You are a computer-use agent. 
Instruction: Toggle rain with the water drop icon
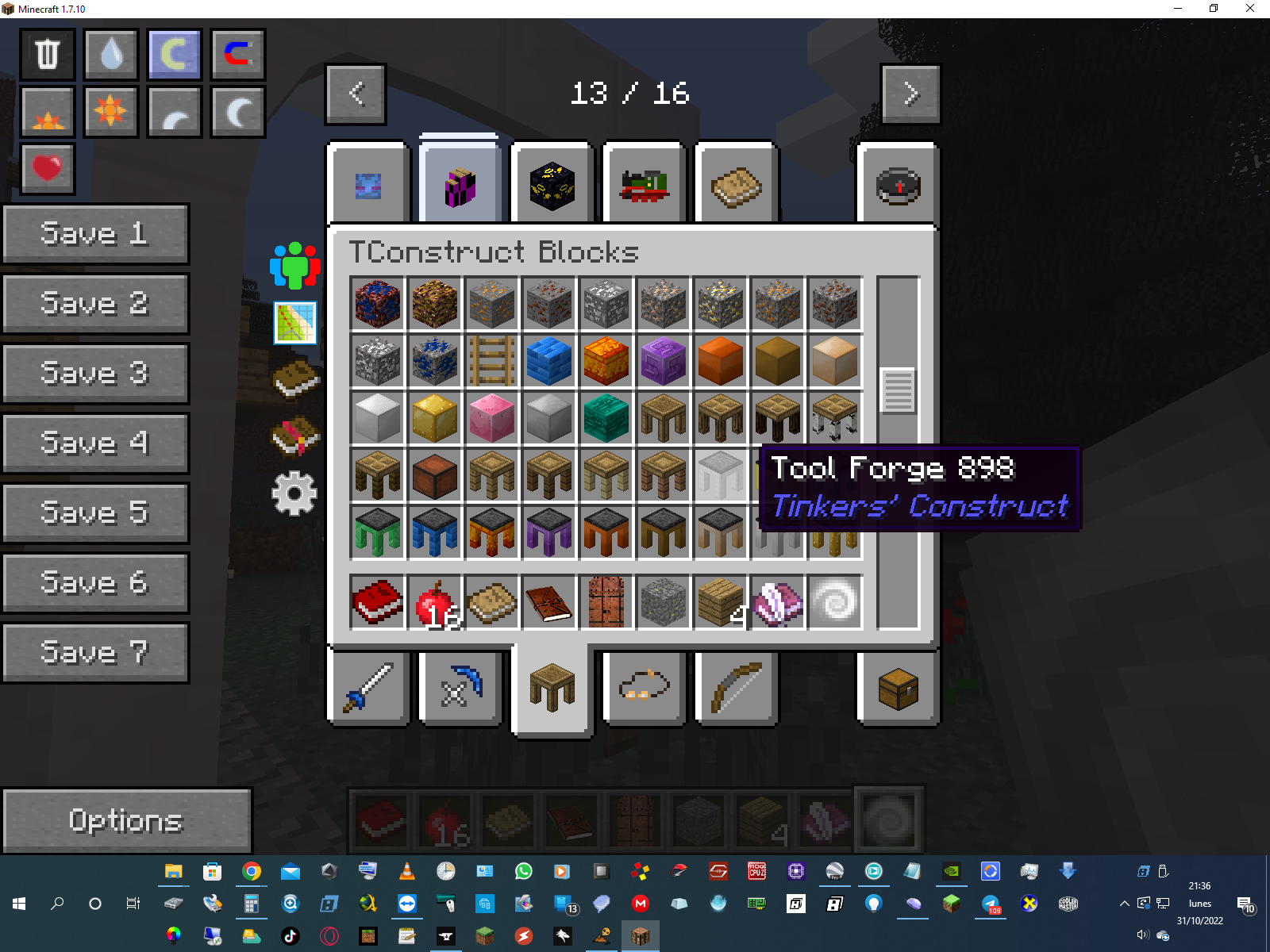111,55
